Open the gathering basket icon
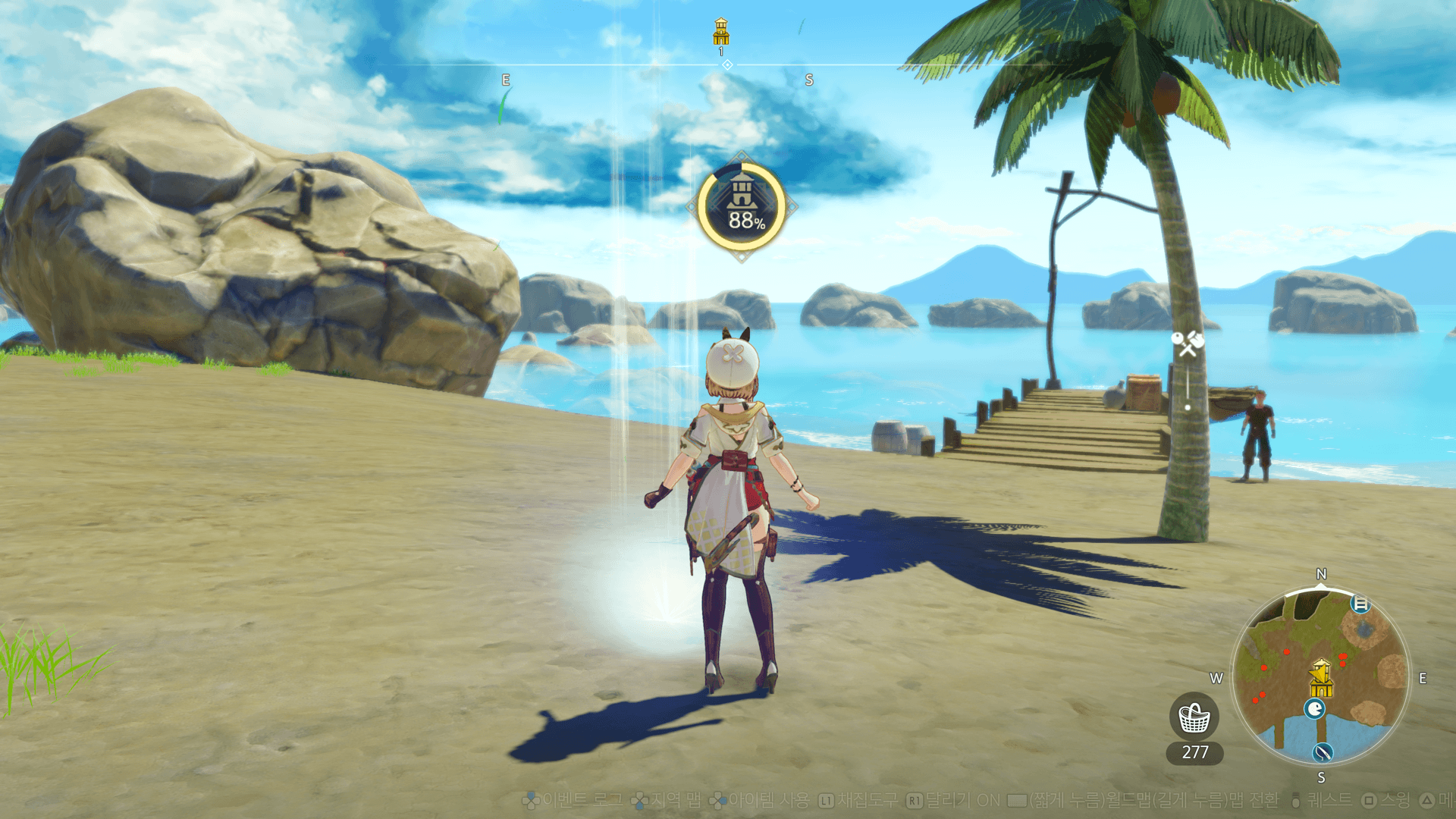The height and width of the screenshot is (819, 1456). pos(1194,717)
